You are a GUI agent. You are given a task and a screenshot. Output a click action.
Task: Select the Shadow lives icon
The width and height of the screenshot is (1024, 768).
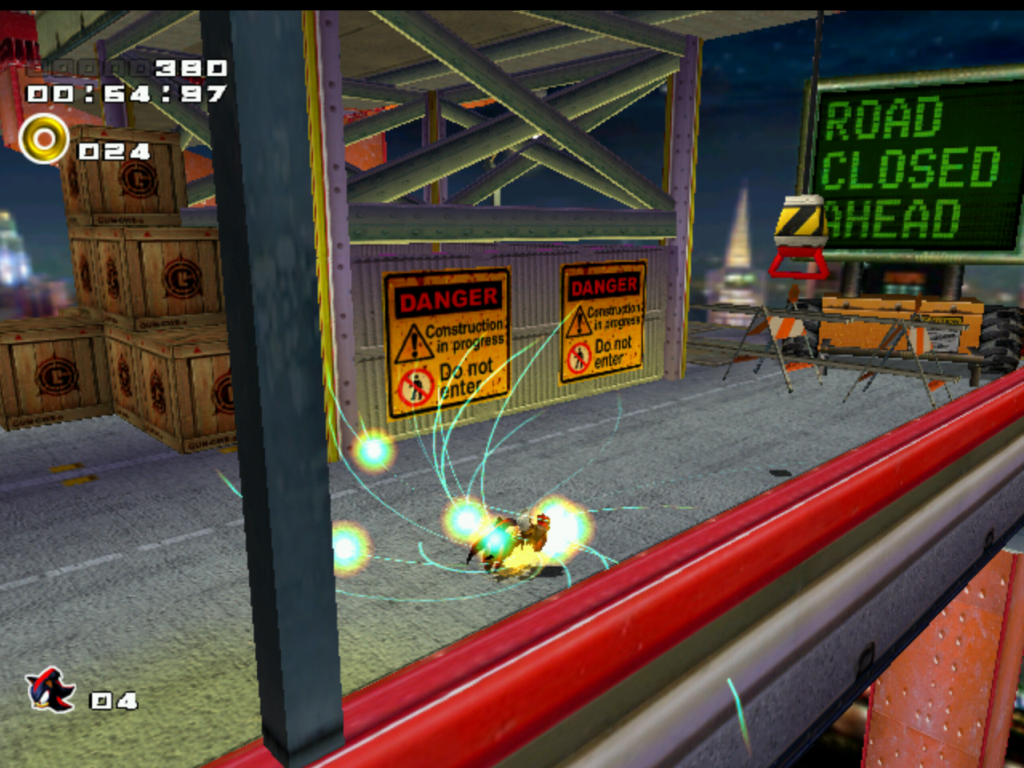[x=49, y=690]
